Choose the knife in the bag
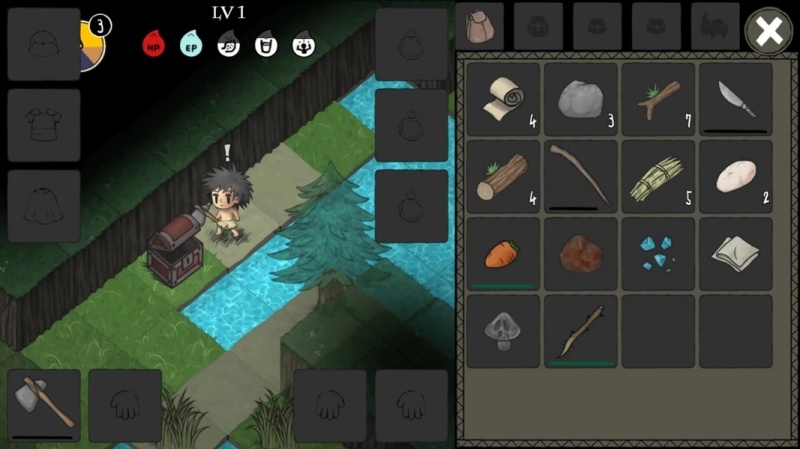 pyautogui.click(x=735, y=99)
